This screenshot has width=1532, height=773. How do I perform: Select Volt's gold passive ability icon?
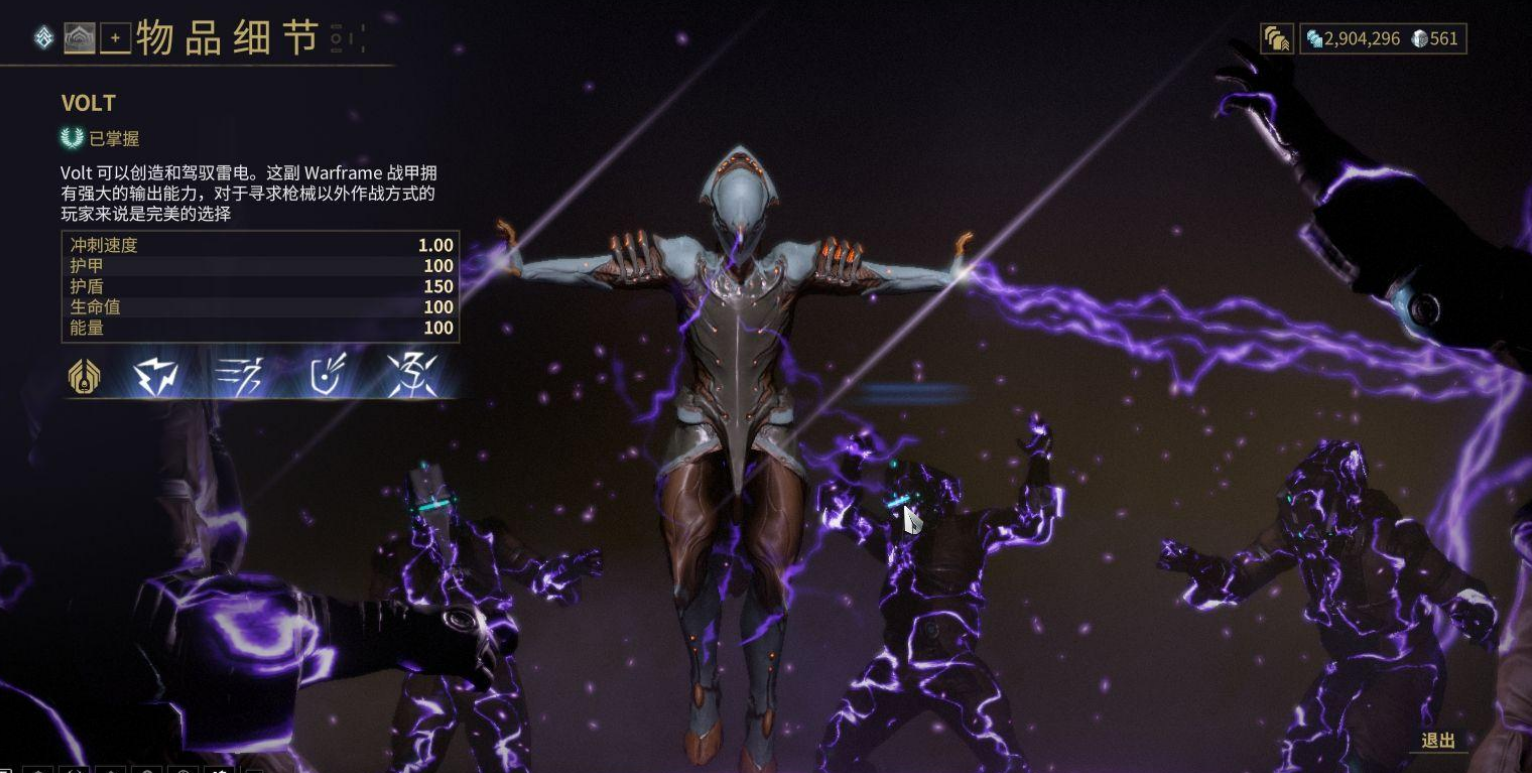click(x=84, y=377)
